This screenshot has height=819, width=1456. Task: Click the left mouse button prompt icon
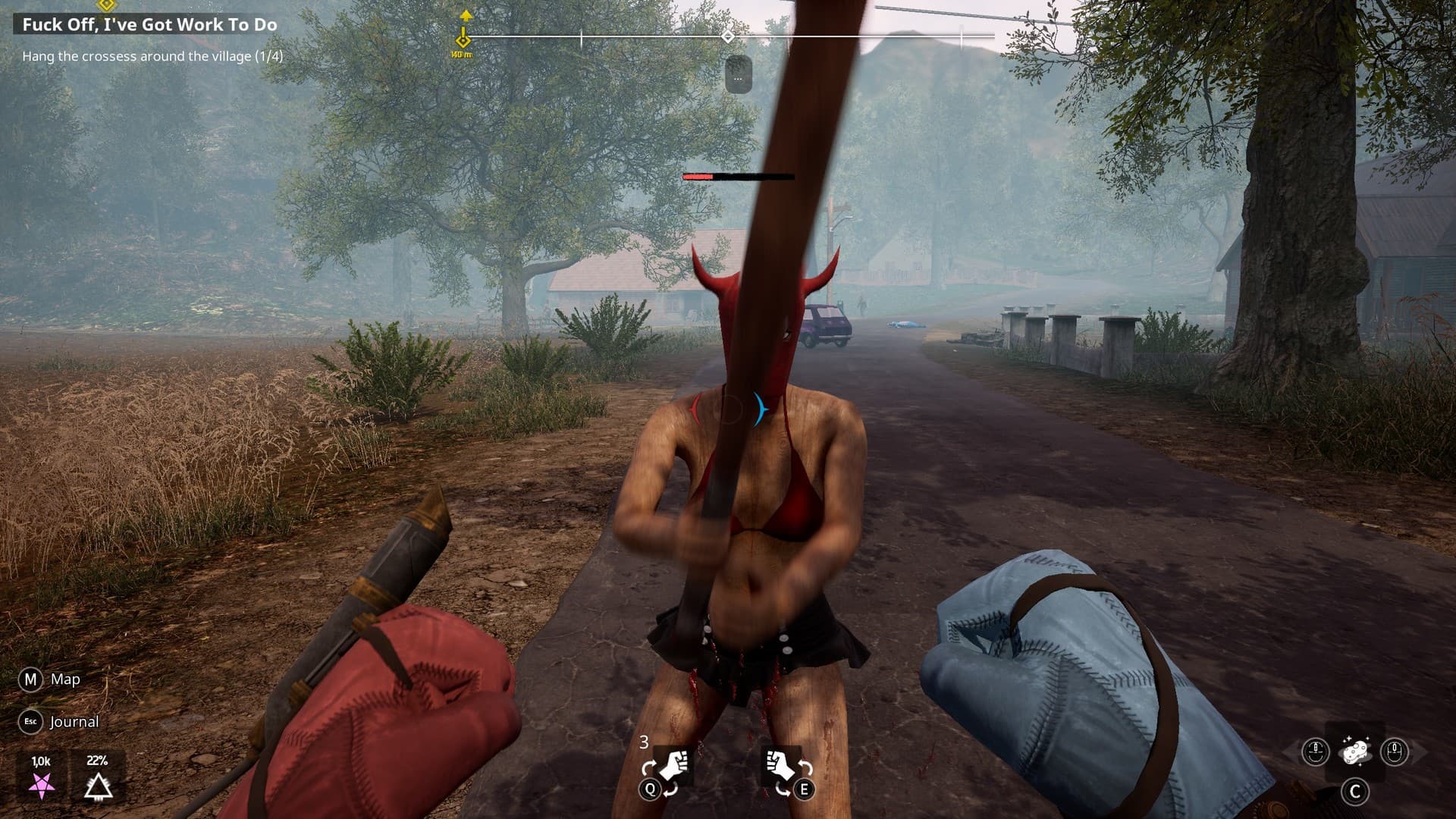tap(1316, 753)
